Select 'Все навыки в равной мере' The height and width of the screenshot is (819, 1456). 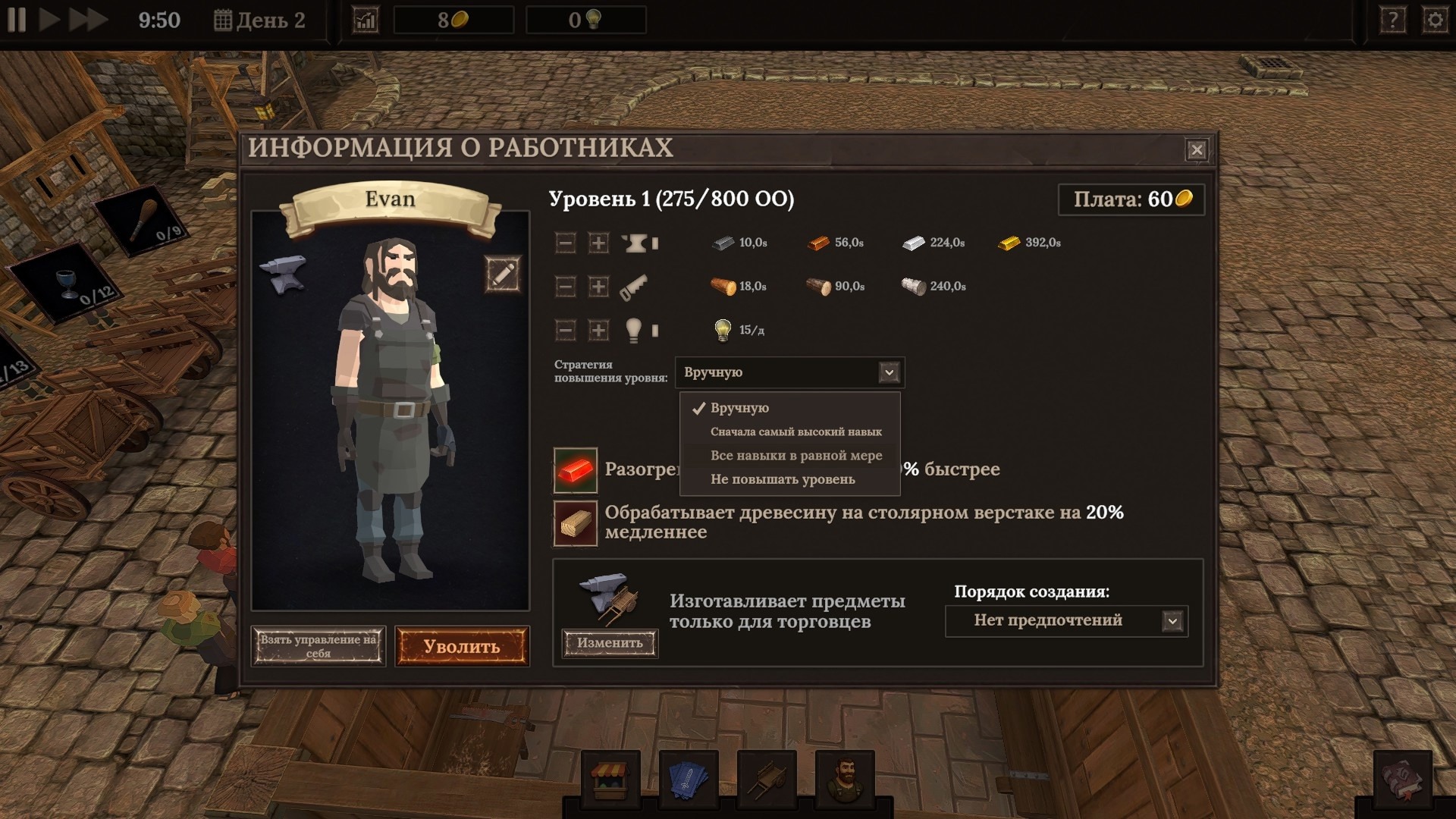coord(795,456)
